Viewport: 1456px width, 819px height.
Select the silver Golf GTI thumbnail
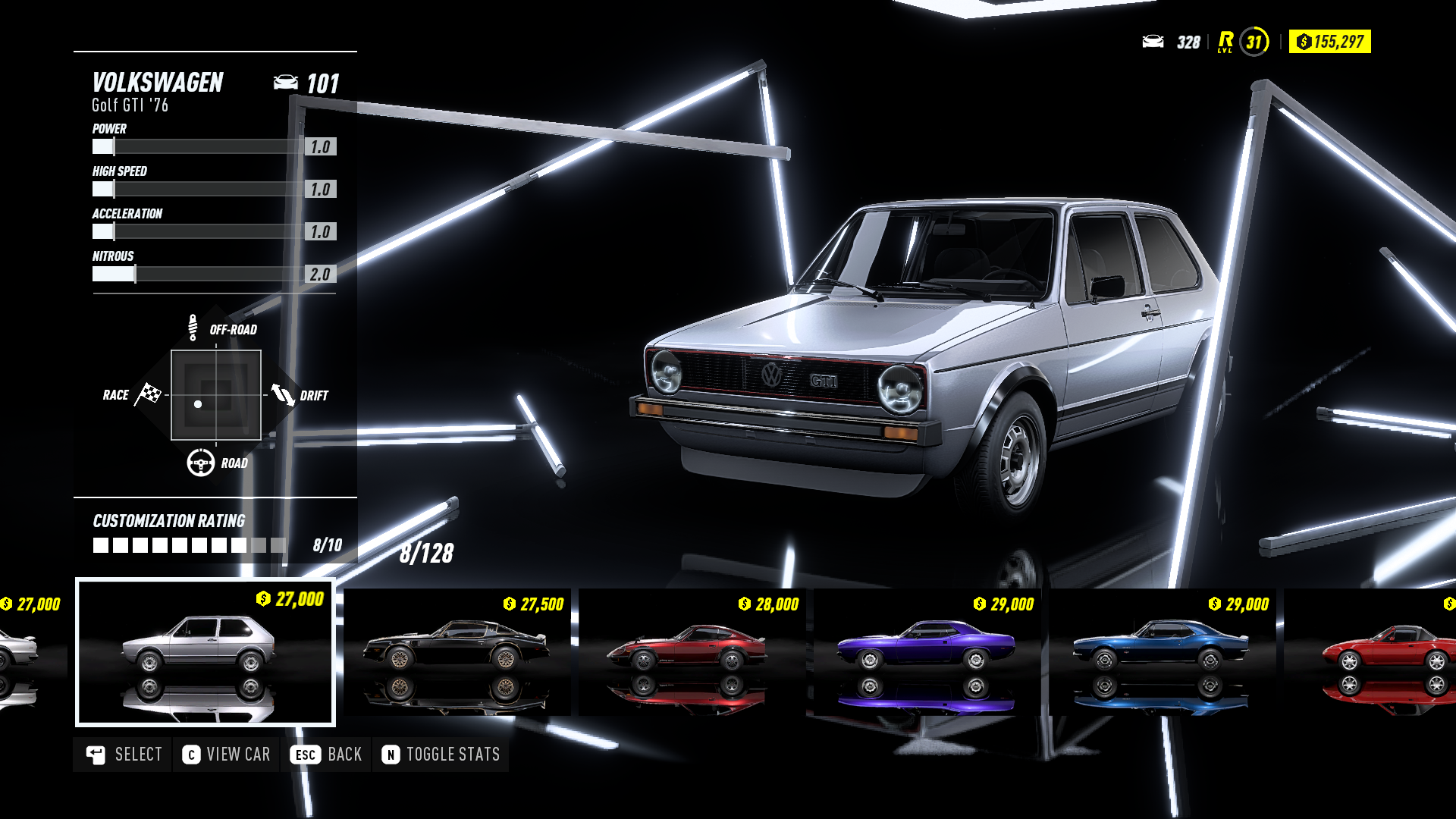tap(205, 652)
